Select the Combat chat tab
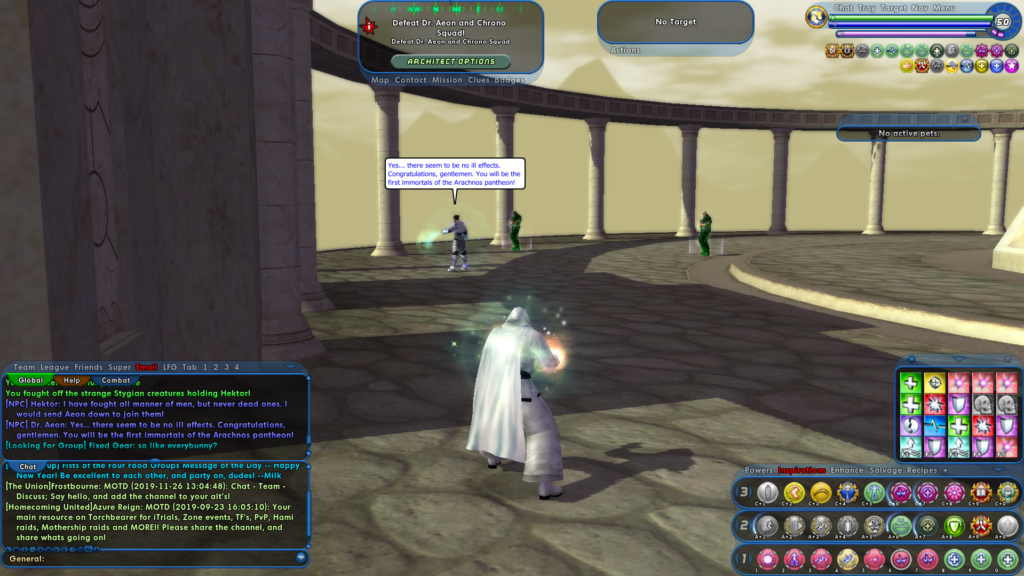 point(116,380)
